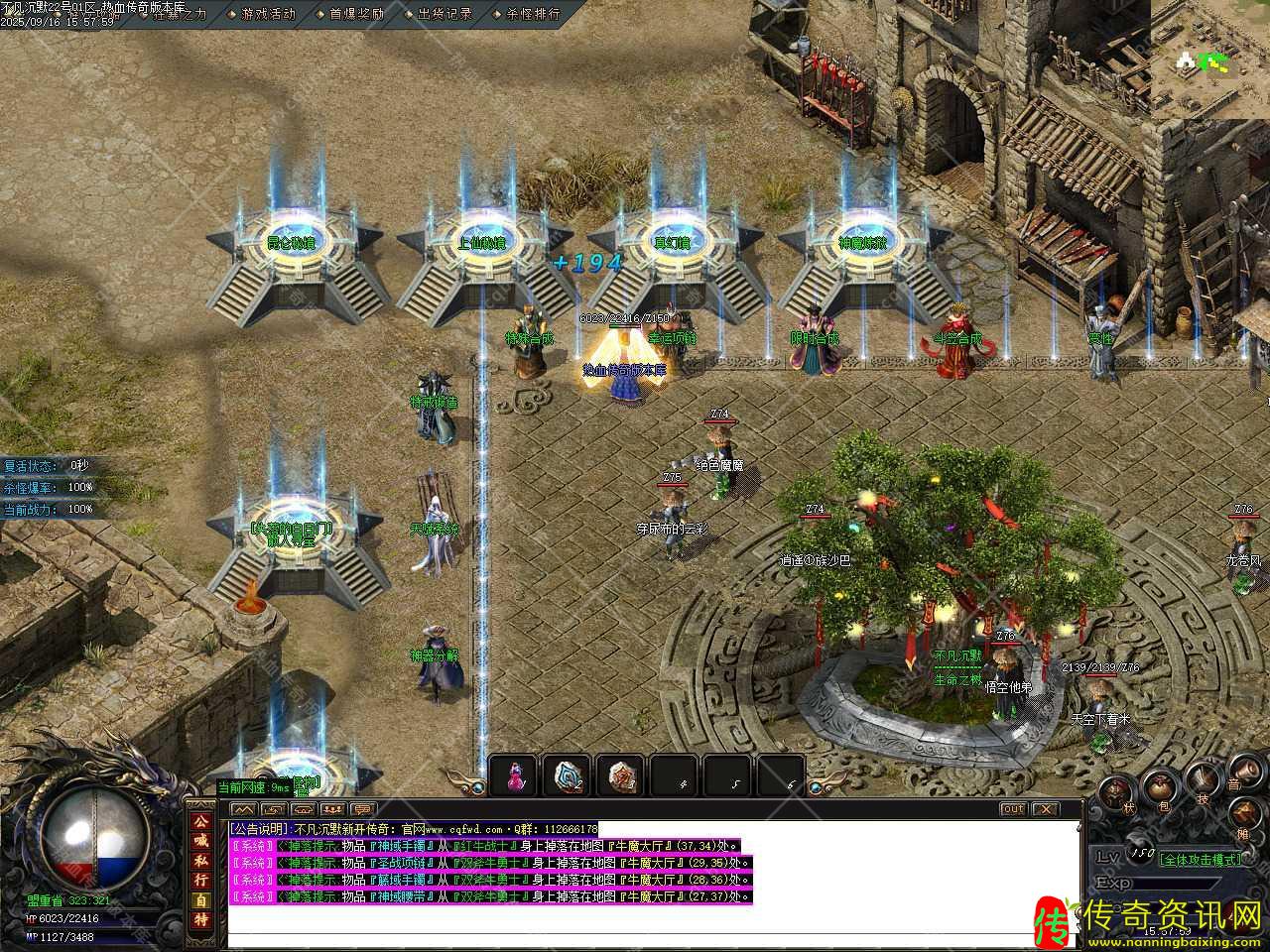
Task: Change the 全体攻击模式 attack mode
Action: click(1201, 859)
